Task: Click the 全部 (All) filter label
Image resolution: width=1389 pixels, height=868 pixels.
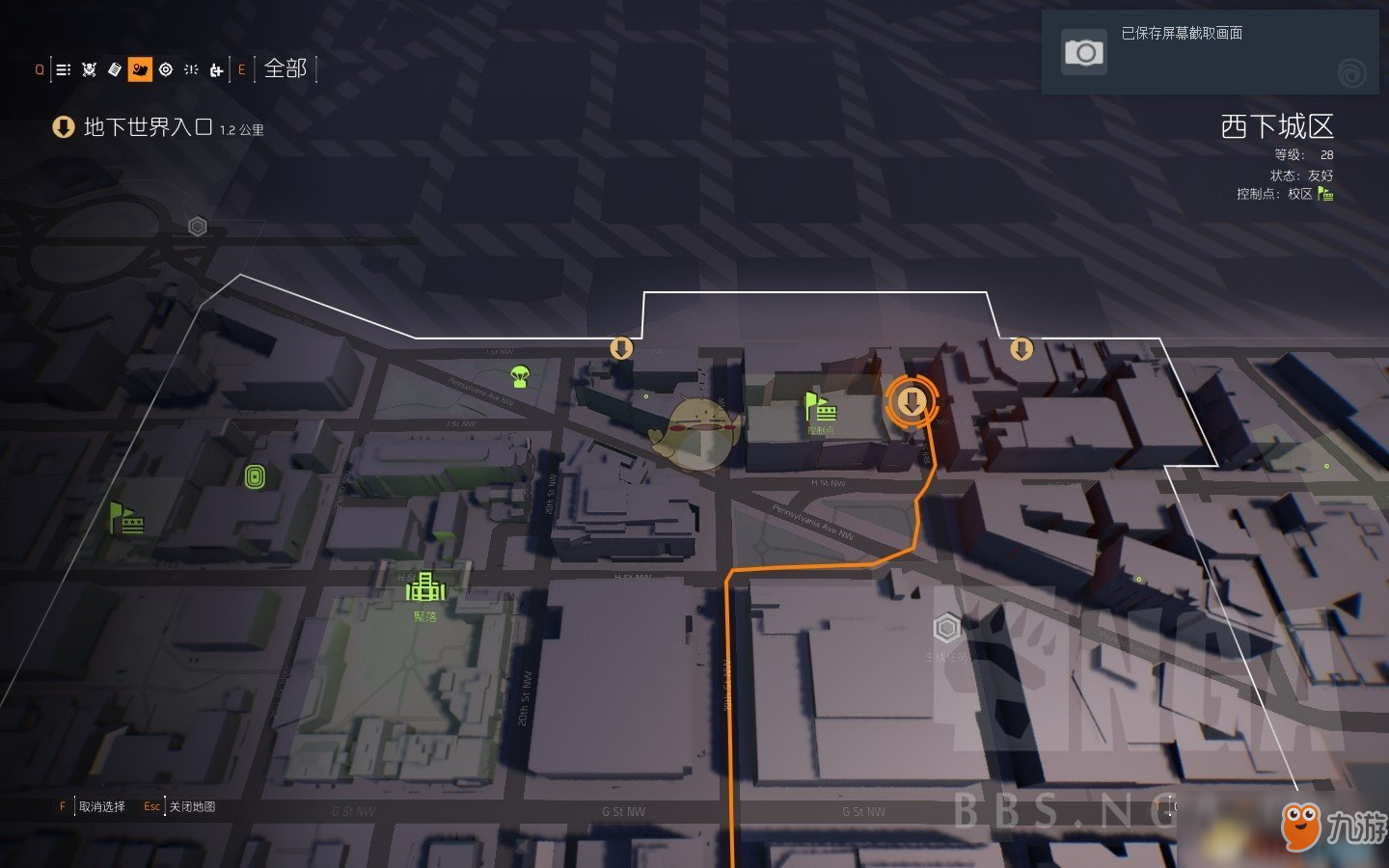Action: click(286, 68)
